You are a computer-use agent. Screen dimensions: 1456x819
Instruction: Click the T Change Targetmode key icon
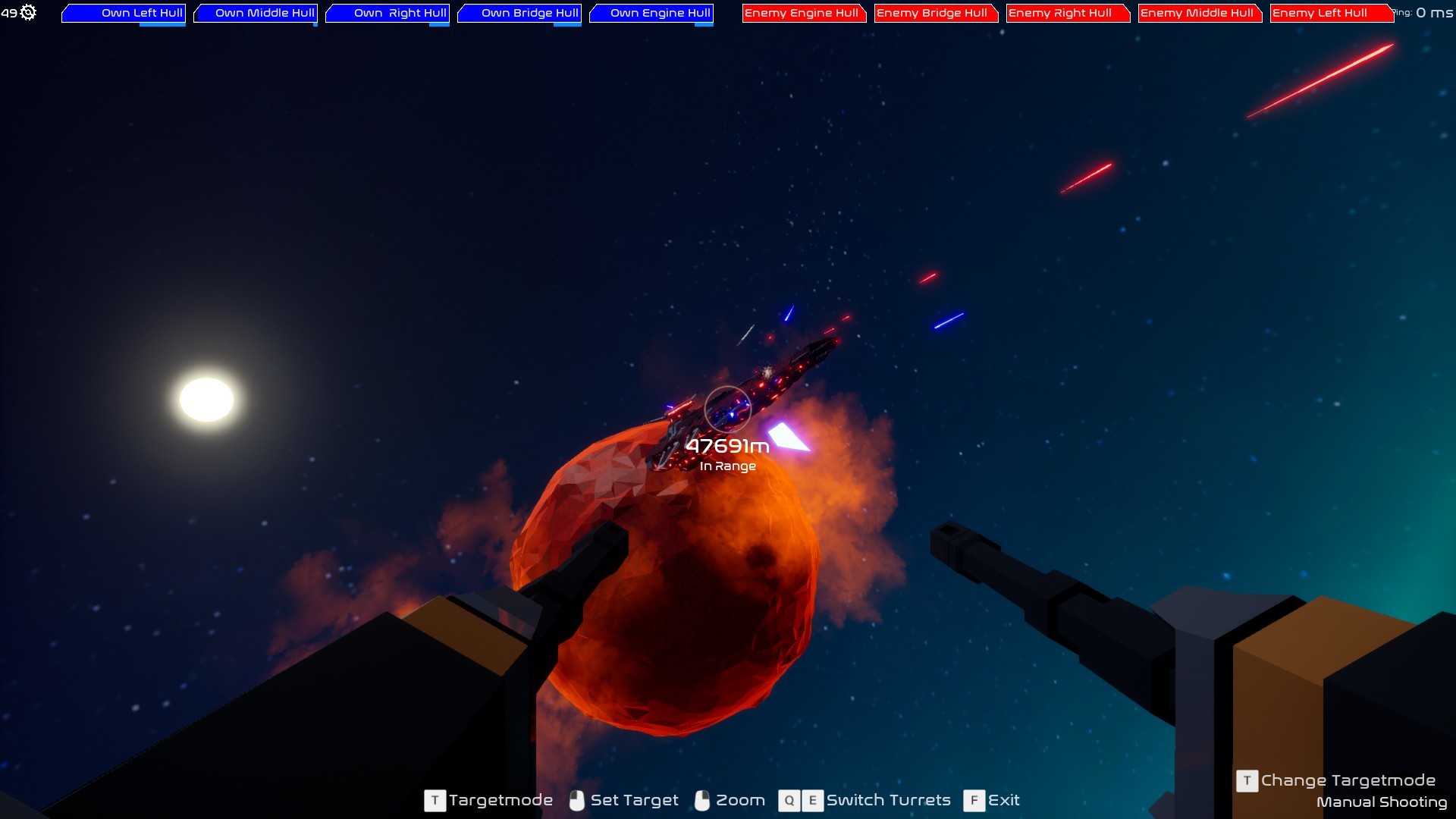point(1246,780)
